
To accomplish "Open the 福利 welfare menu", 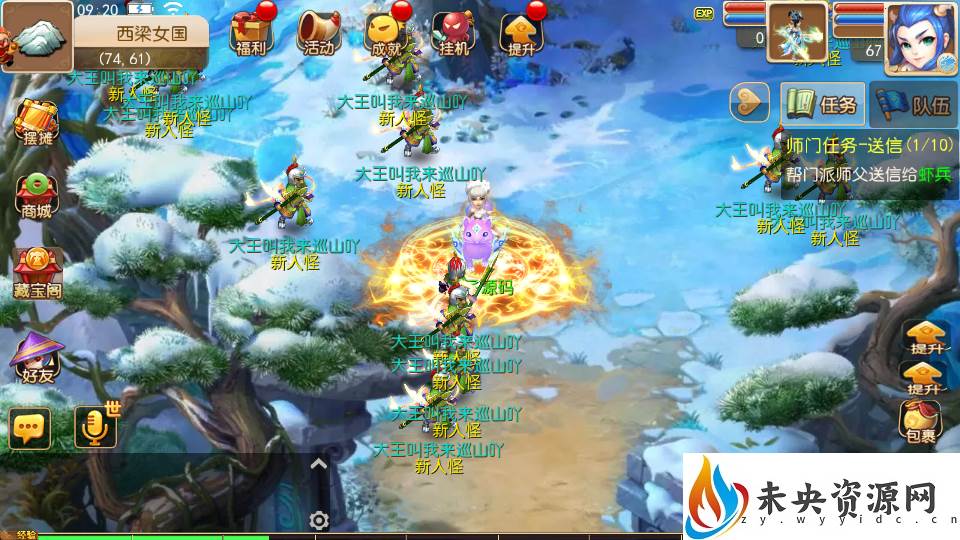I will click(x=249, y=34).
